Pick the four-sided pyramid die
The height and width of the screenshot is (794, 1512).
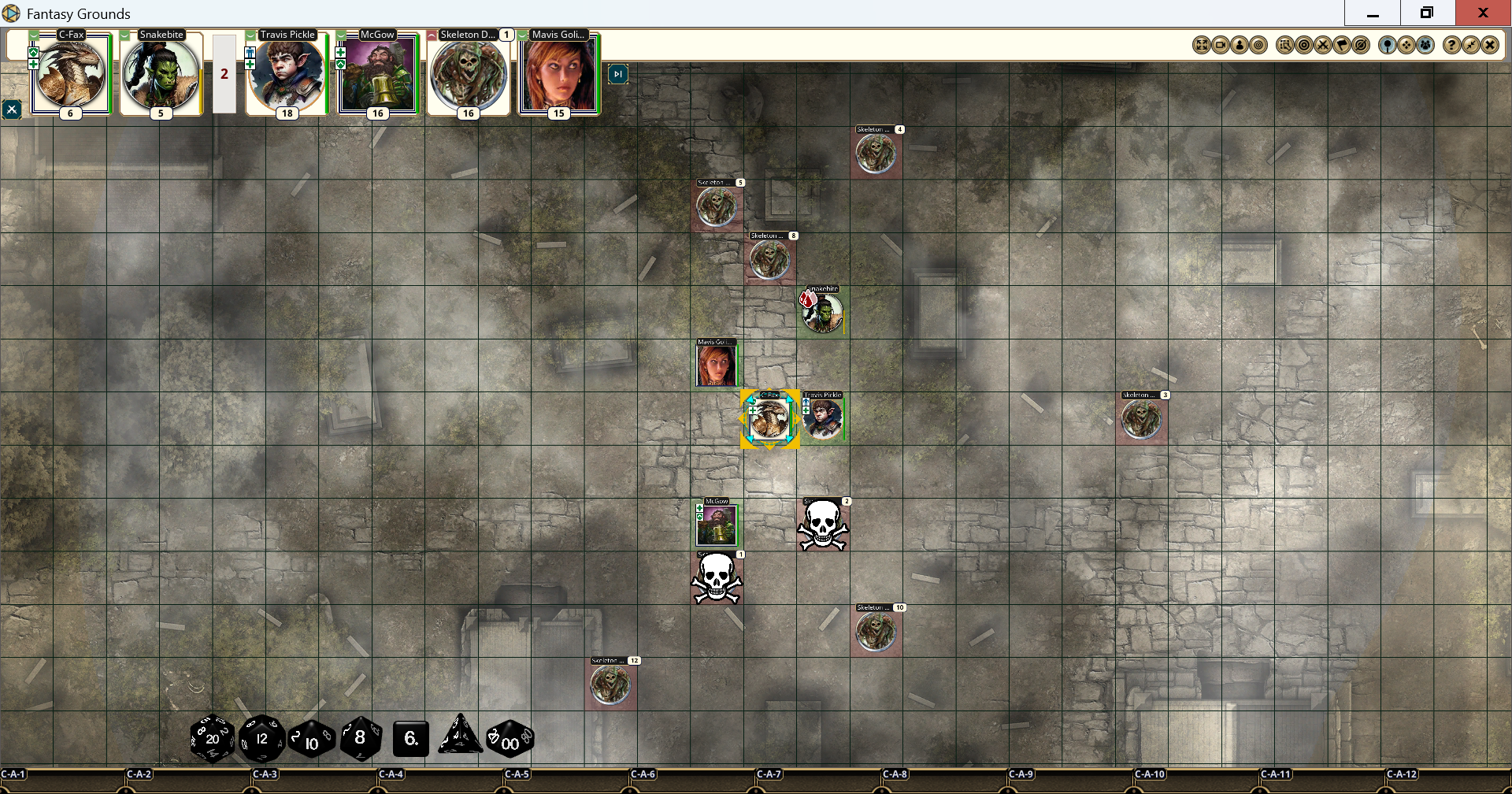click(x=460, y=736)
